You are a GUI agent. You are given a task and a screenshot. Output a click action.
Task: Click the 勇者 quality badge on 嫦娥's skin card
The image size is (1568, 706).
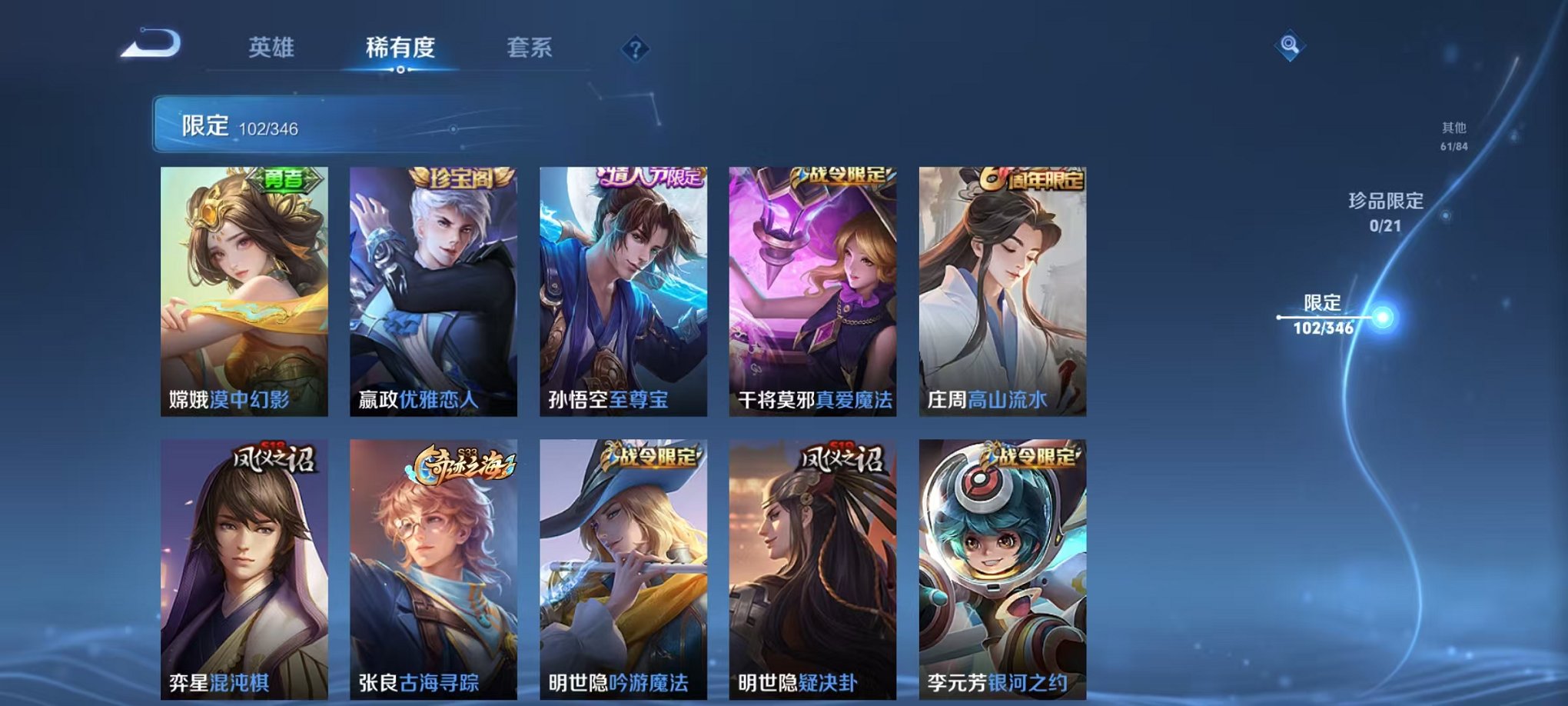point(283,180)
